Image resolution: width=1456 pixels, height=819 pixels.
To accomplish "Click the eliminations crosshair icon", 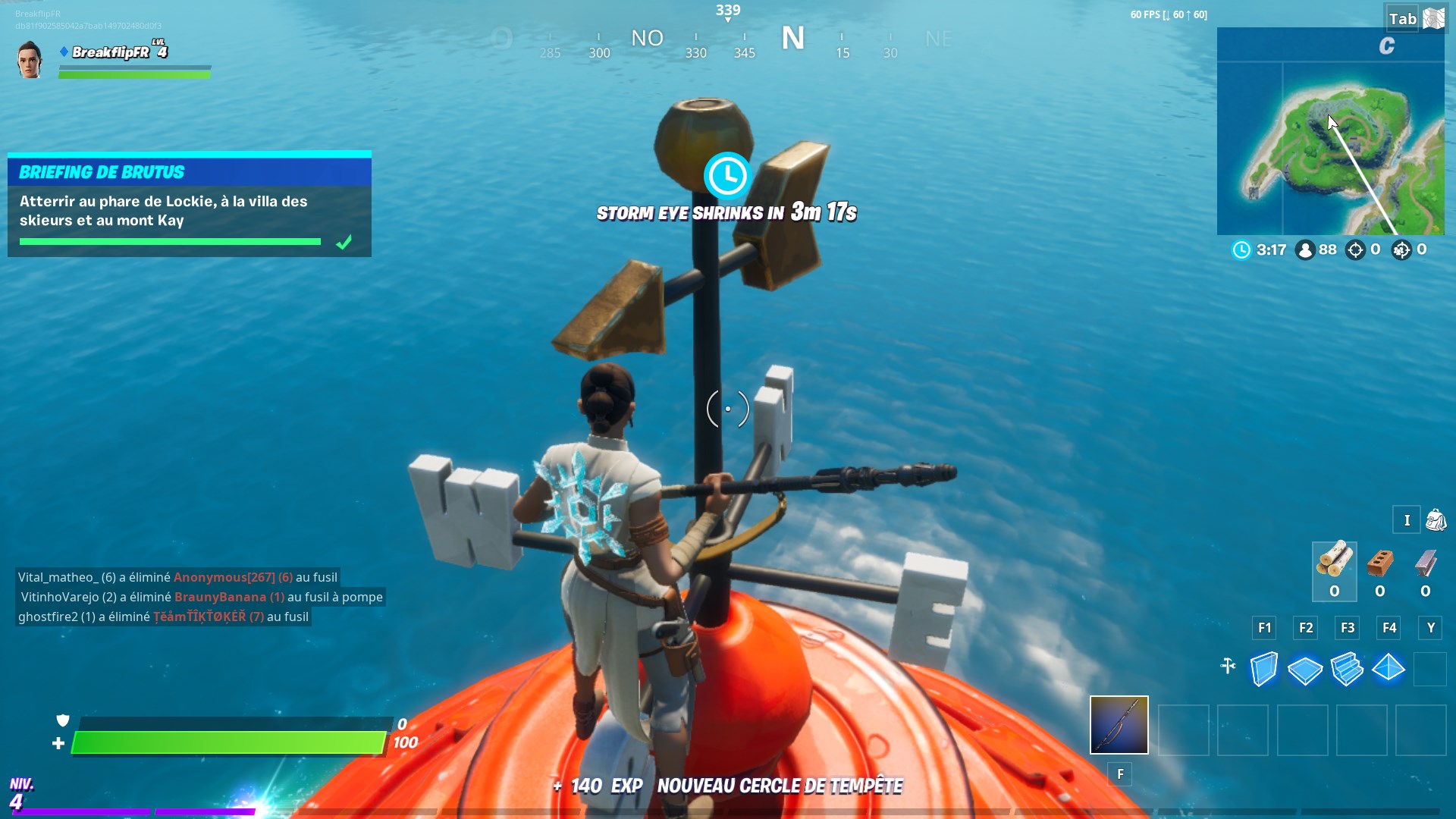I will point(1356,249).
